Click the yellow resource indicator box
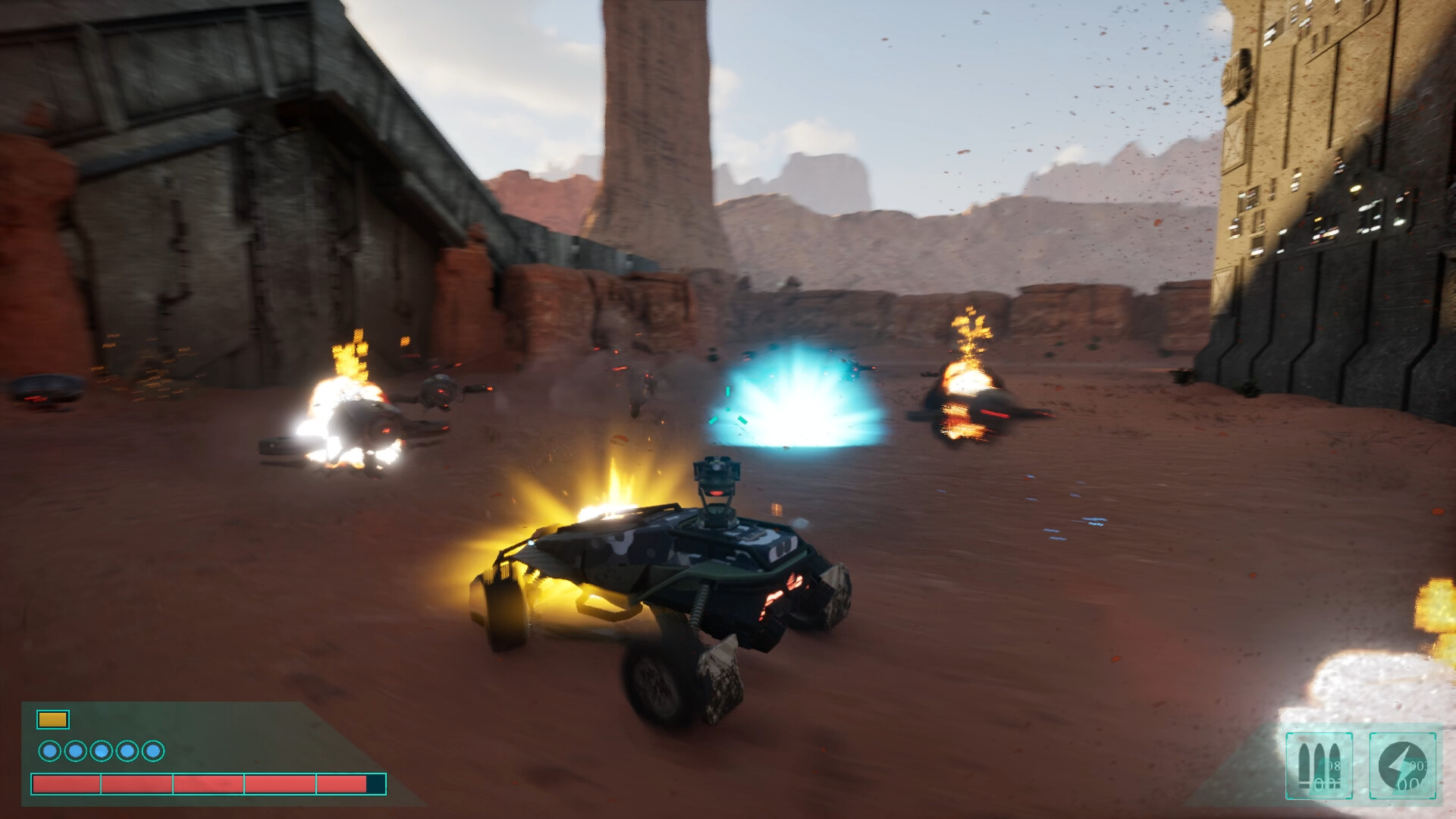This screenshot has width=1456, height=819. (53, 720)
